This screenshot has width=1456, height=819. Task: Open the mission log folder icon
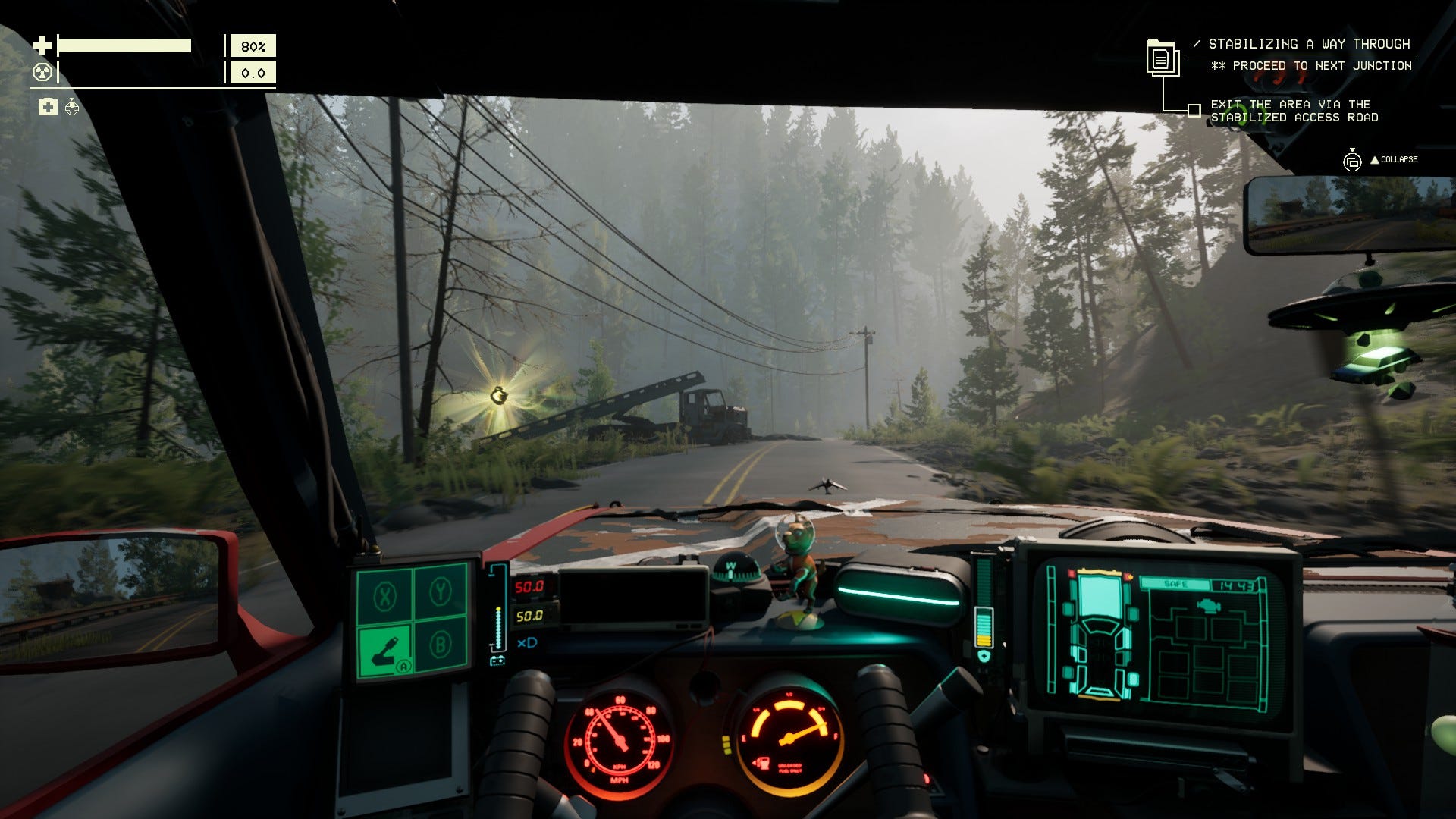click(1161, 57)
